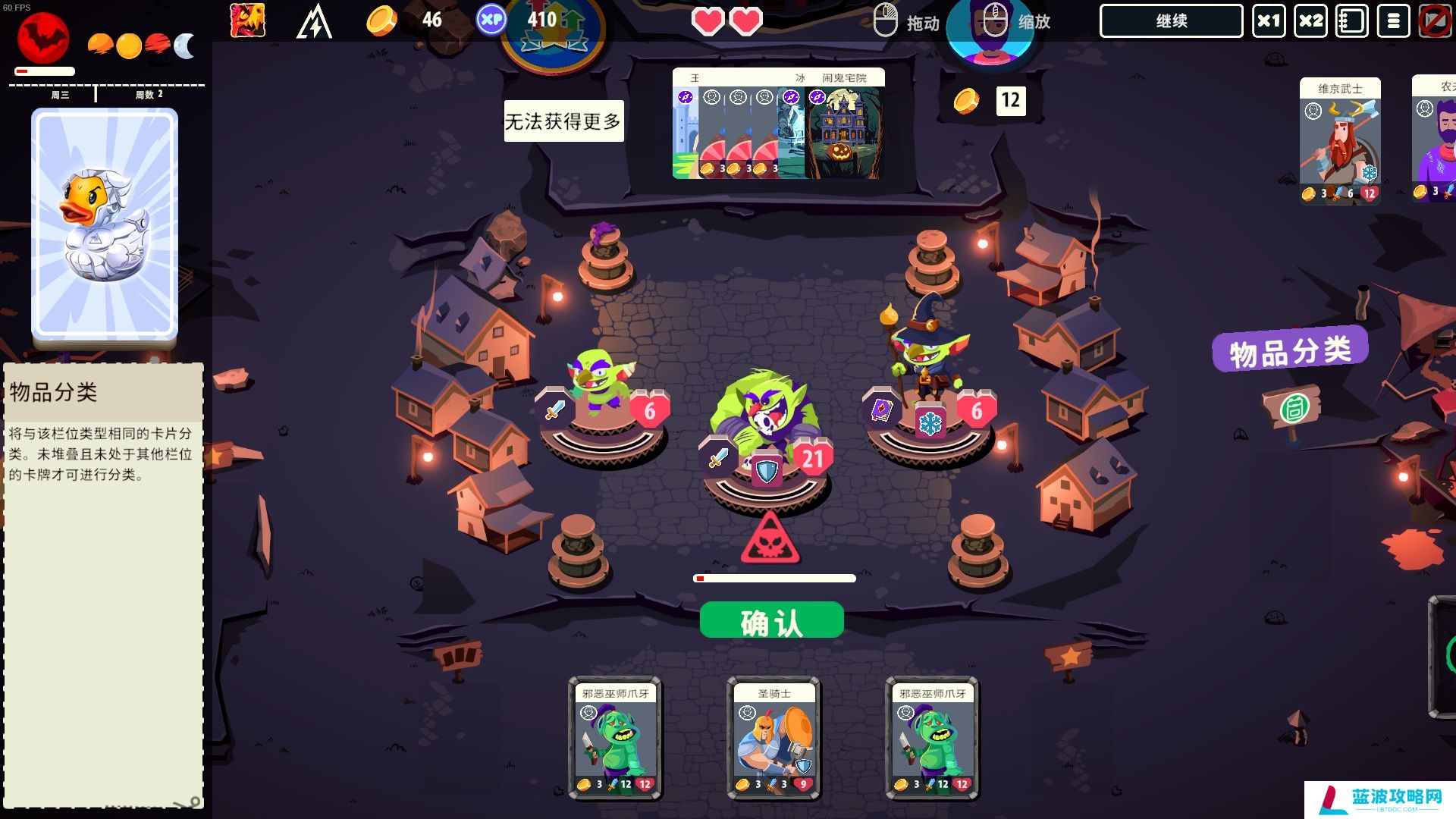Click the purple 物品分类 sort label
This screenshot has width=1456, height=819.
click(x=1290, y=350)
